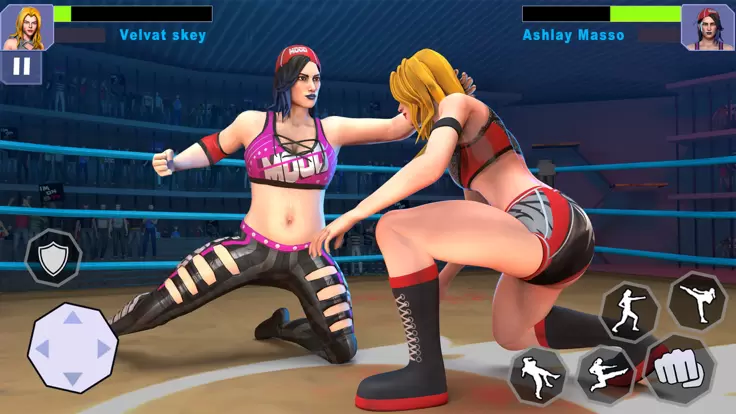Perform the high kick move
The width and height of the screenshot is (736, 414).
pos(696,300)
